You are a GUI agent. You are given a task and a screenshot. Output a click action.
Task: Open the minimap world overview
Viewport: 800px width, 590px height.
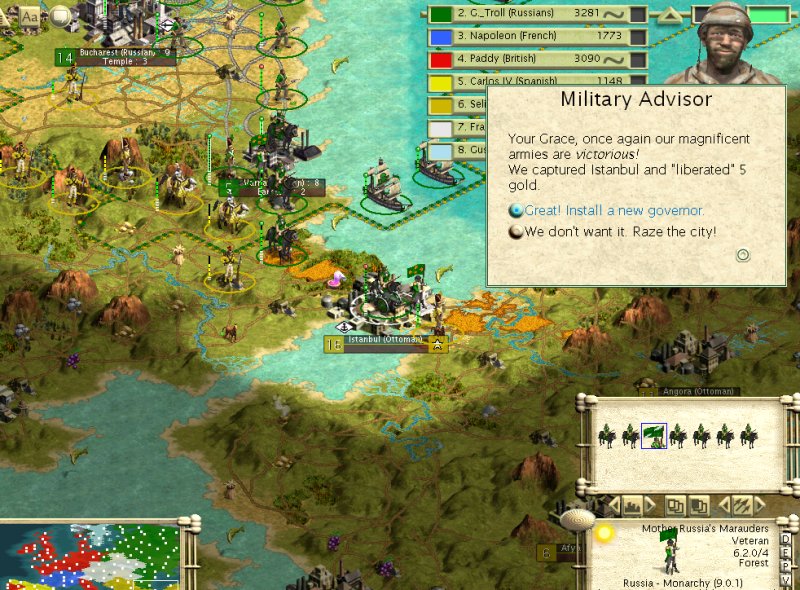(x=90, y=555)
